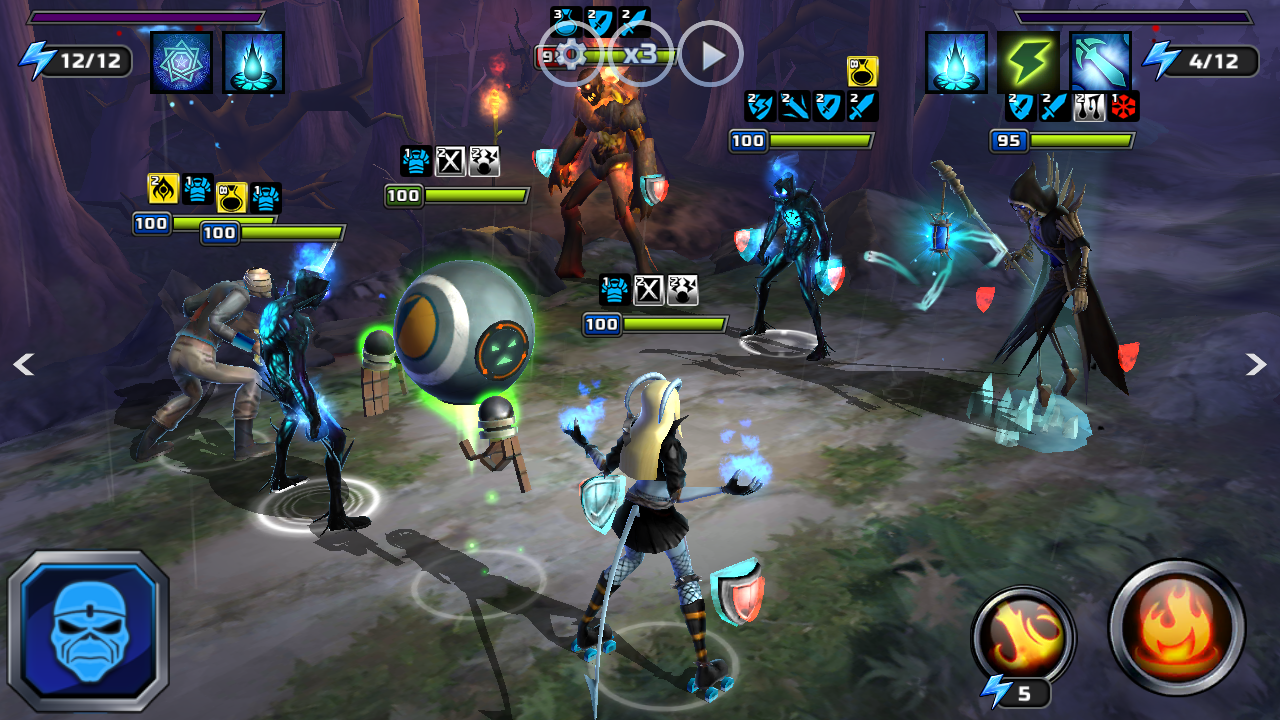Tap the blue Eddie mask portrait

(89, 630)
